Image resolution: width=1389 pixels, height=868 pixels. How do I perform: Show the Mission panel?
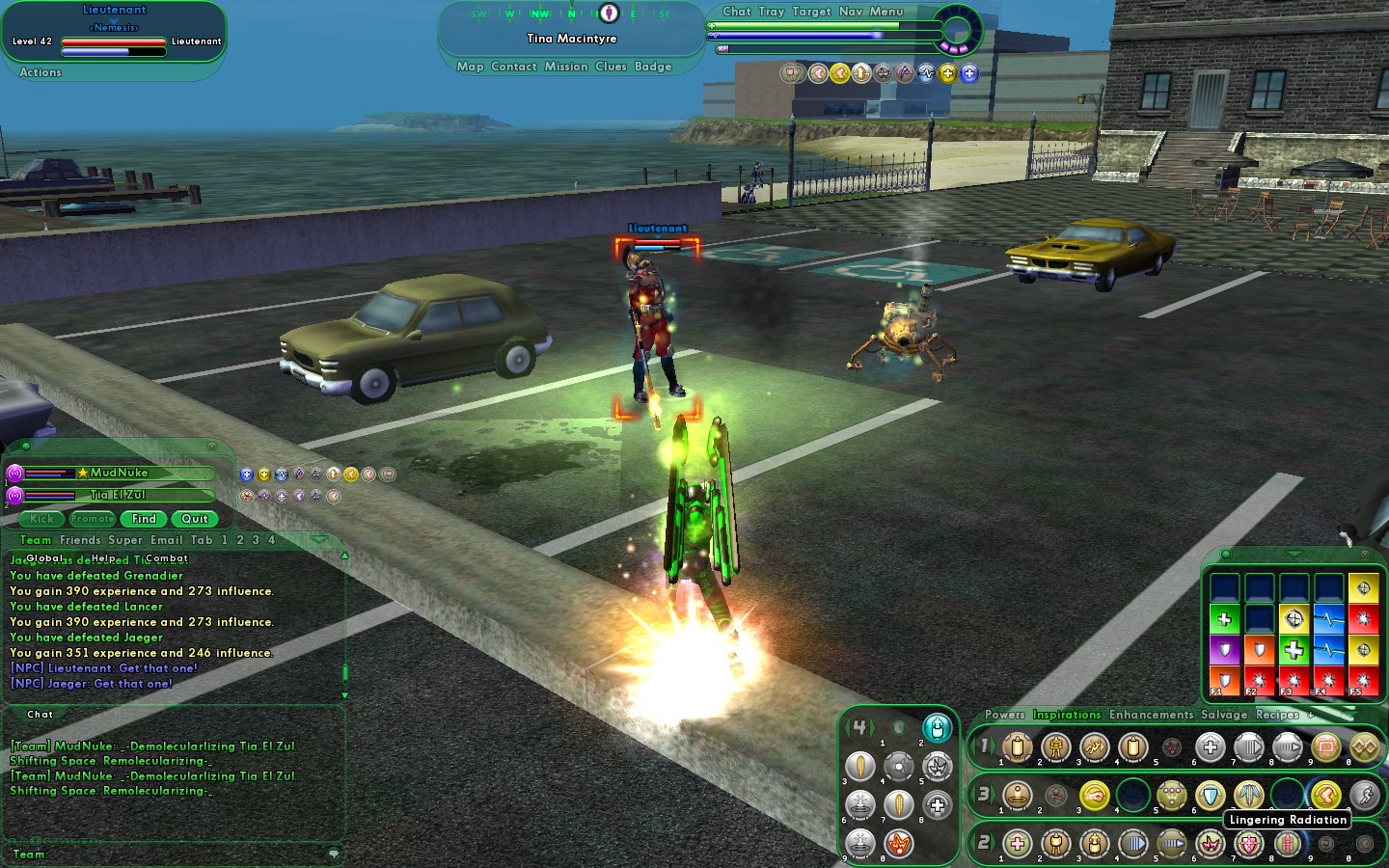tap(565, 67)
